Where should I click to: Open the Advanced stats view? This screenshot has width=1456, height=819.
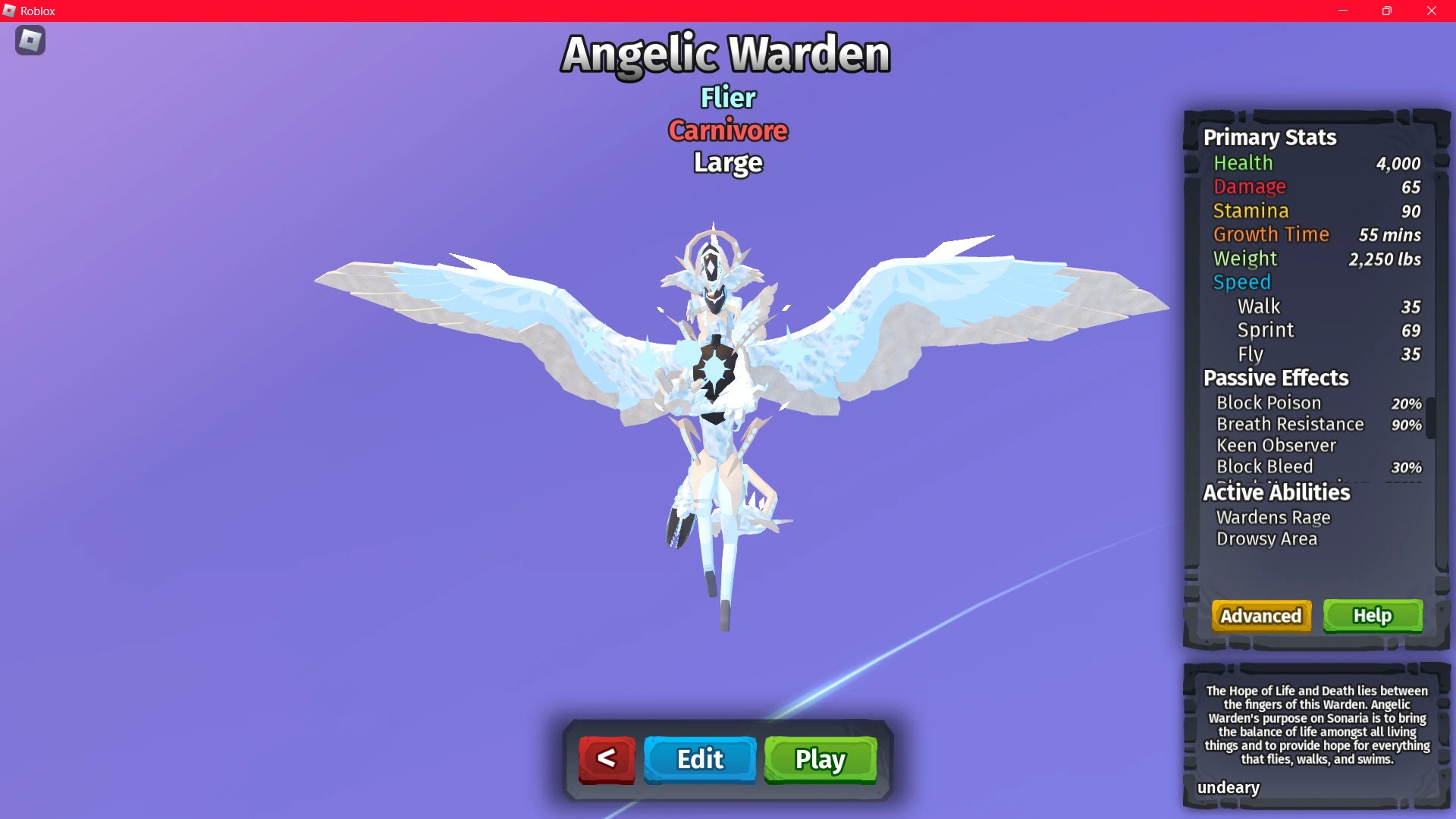[x=1260, y=616]
